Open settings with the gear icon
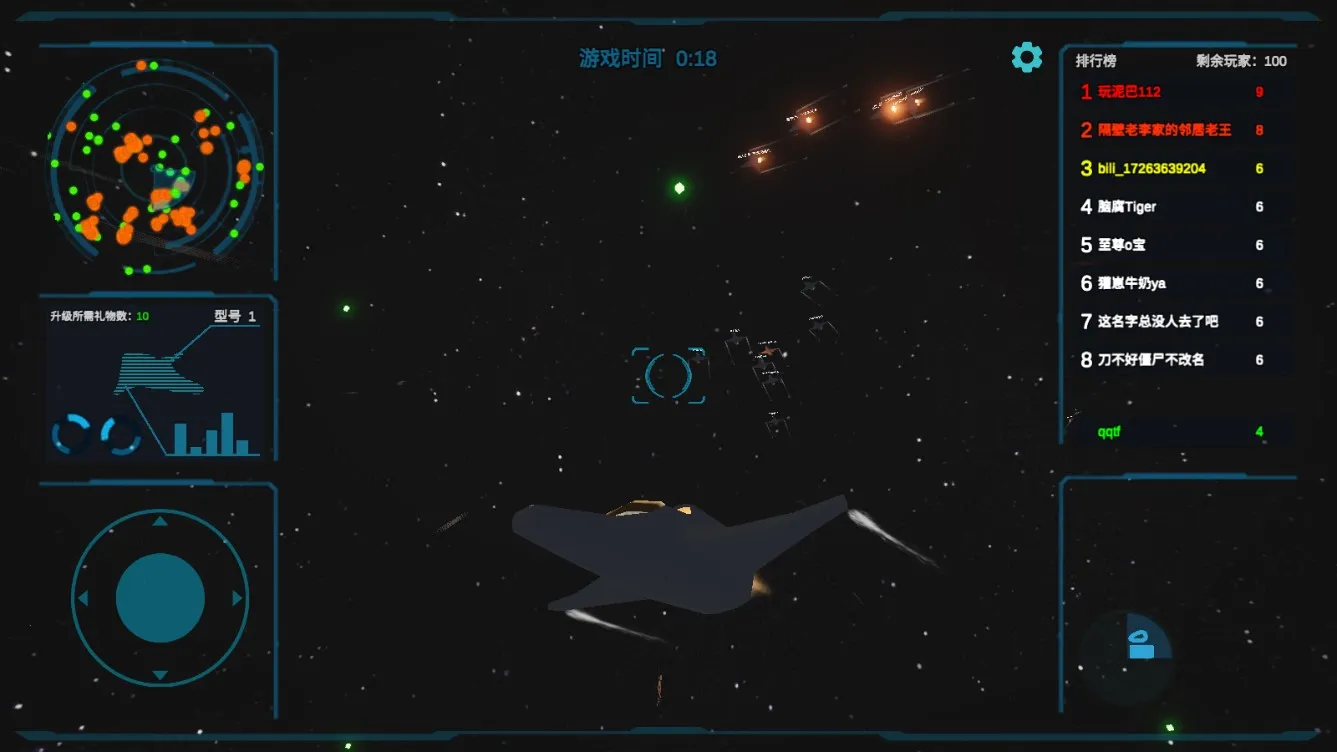This screenshot has height=752, width=1337. 1026,58
